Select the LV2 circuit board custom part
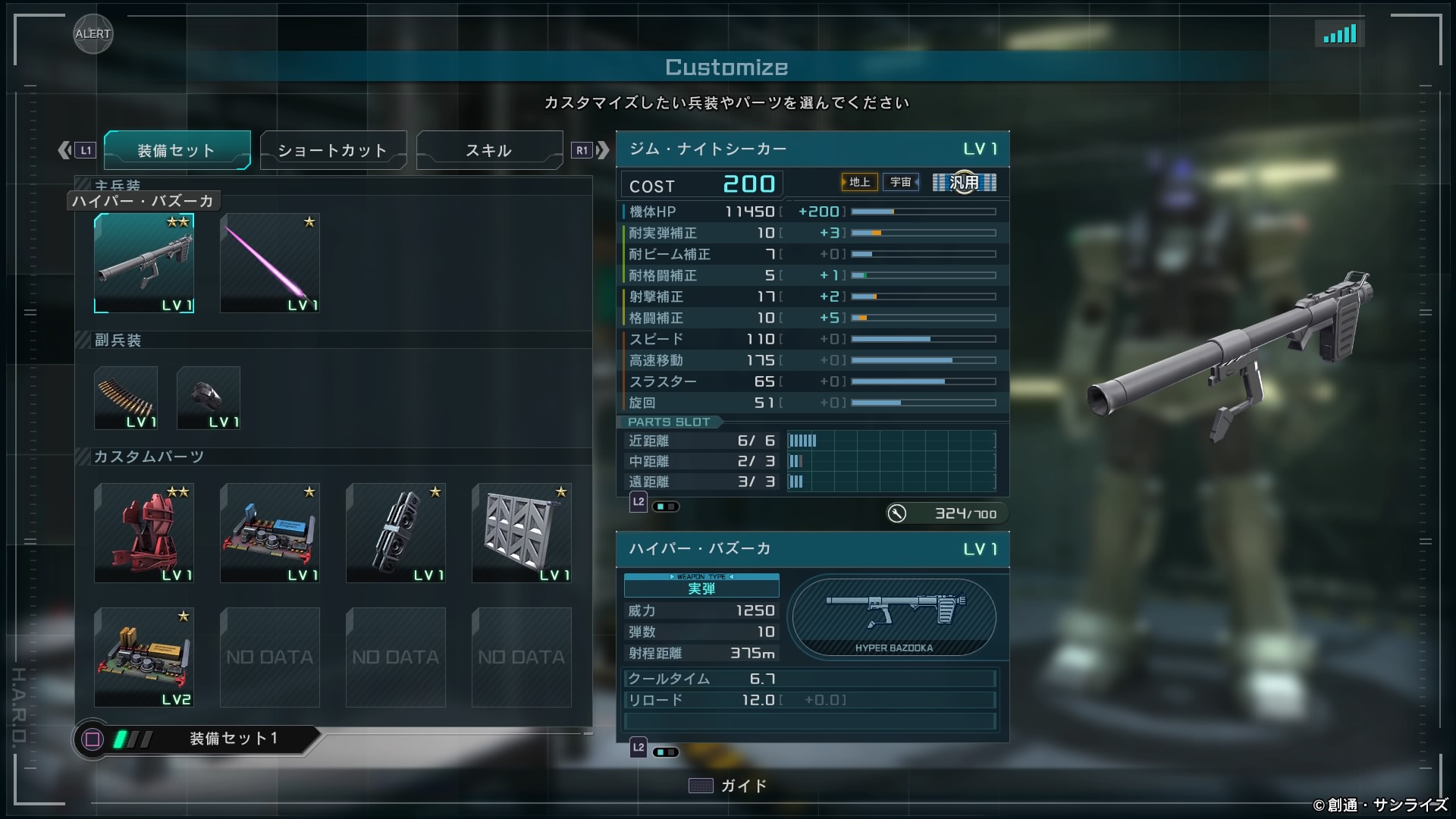1456x819 pixels. point(144,657)
